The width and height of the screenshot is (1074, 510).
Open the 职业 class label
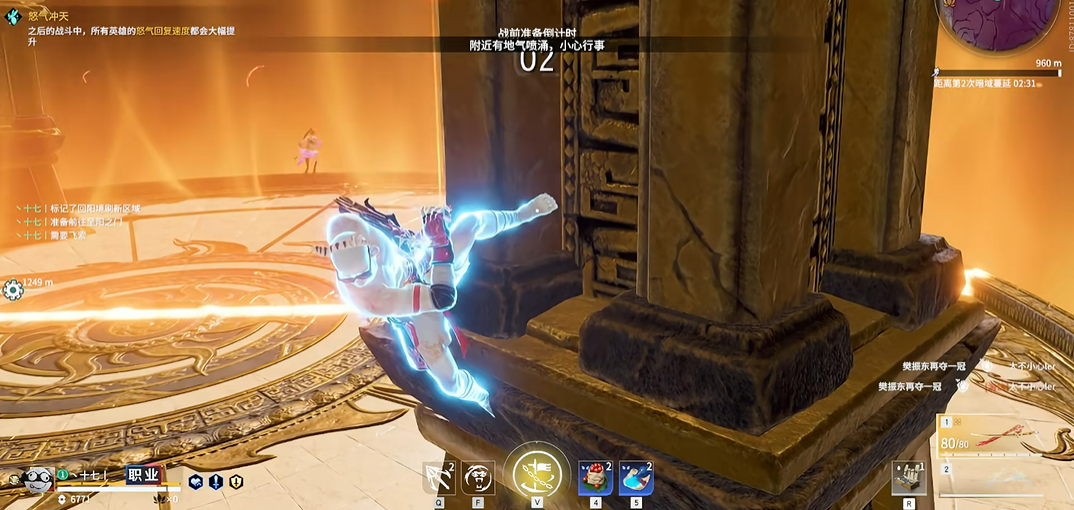(x=142, y=475)
